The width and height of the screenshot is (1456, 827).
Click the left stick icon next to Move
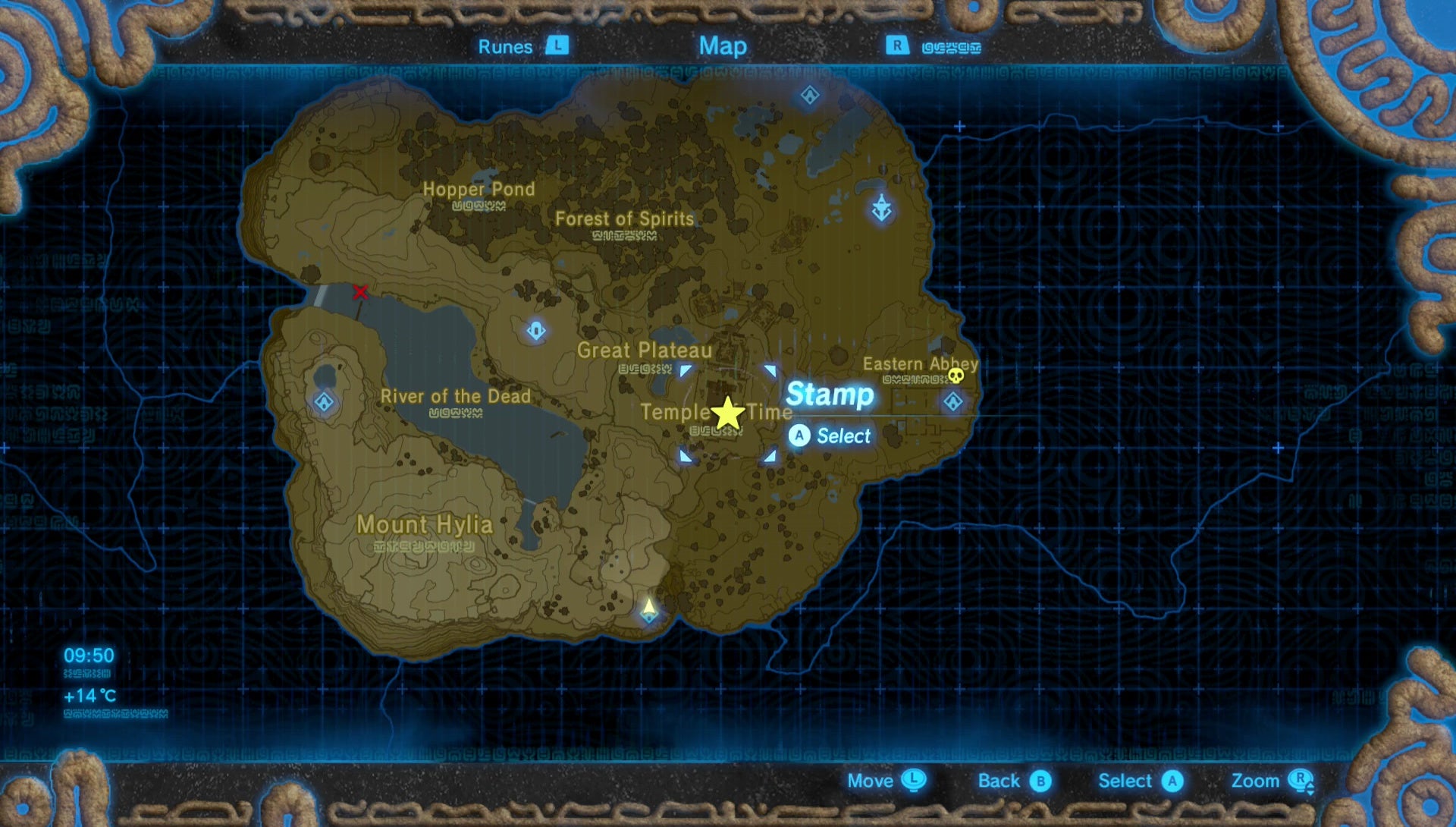(x=912, y=781)
